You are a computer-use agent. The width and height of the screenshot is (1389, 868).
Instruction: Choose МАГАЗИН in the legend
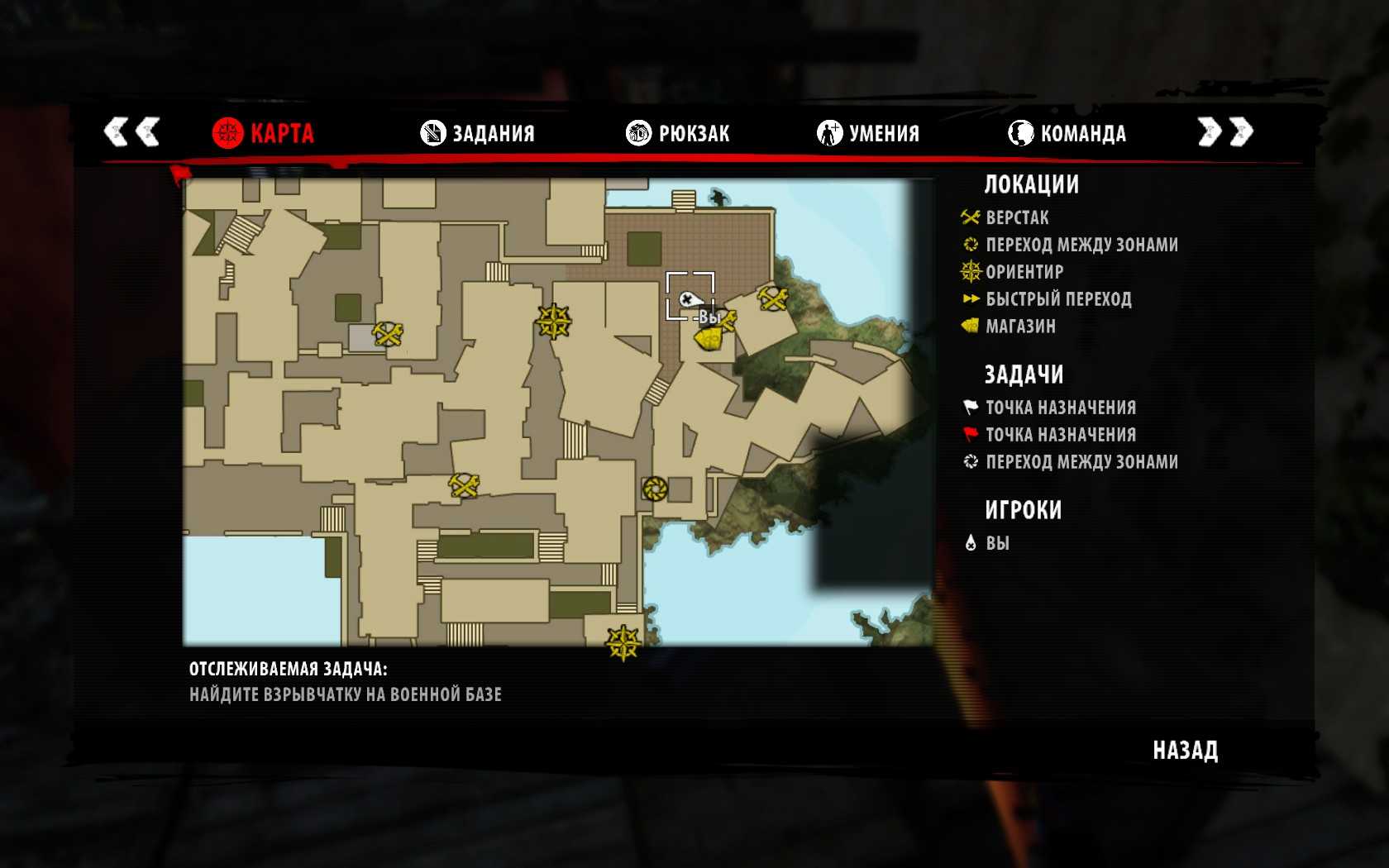[1019, 327]
